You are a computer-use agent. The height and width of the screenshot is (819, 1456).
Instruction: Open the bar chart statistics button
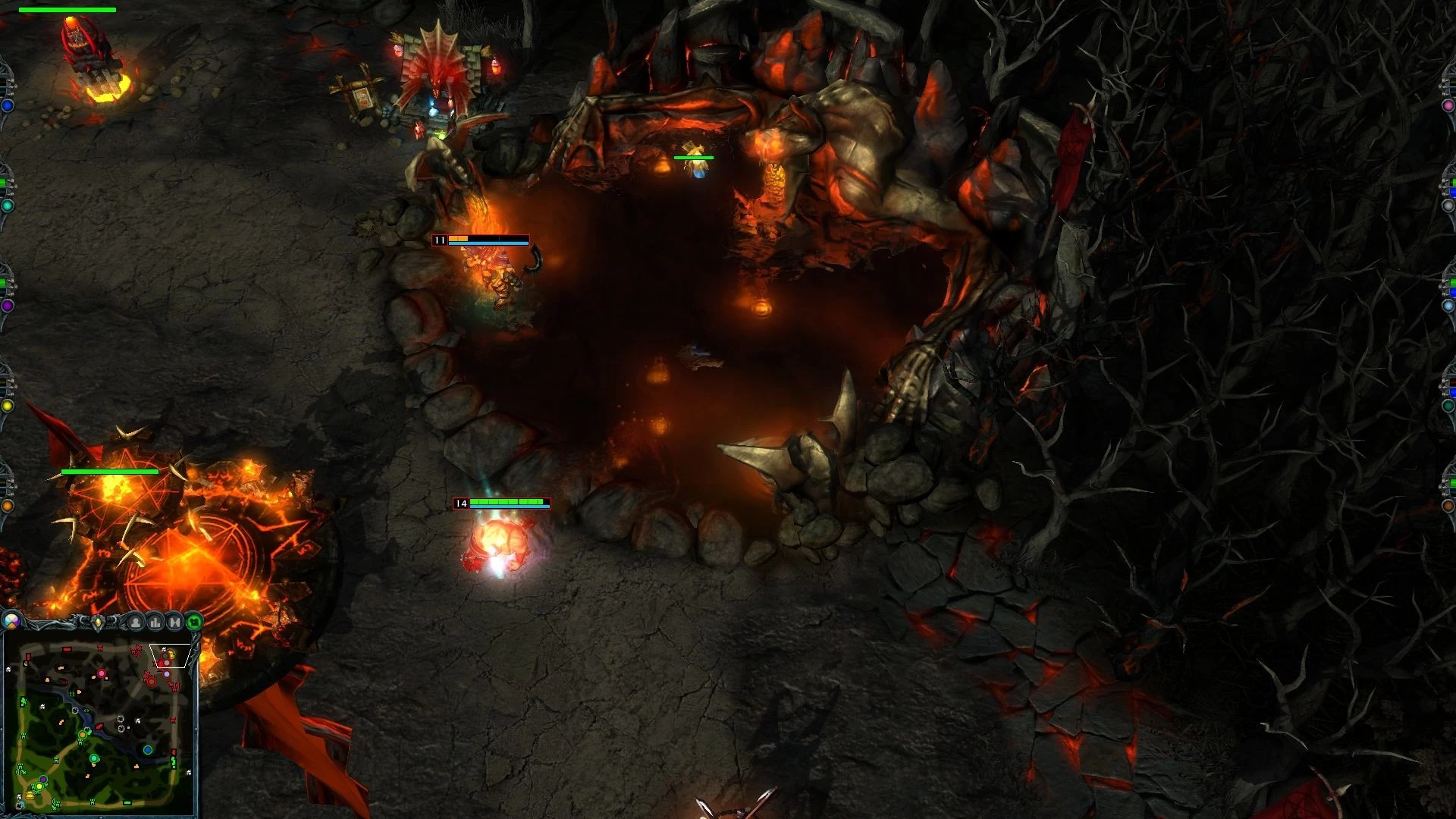point(155,623)
